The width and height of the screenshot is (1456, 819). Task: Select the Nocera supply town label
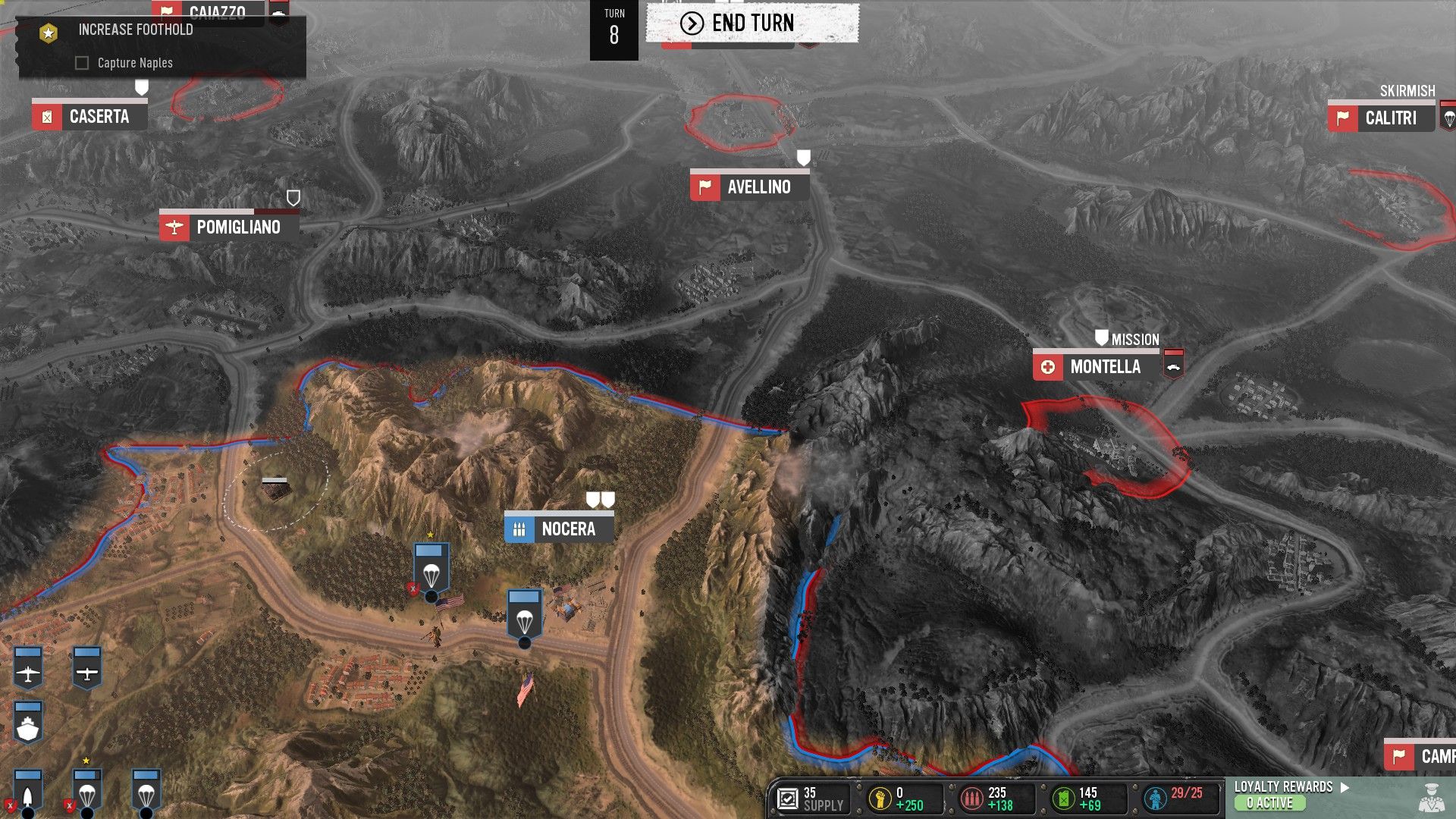click(x=559, y=529)
